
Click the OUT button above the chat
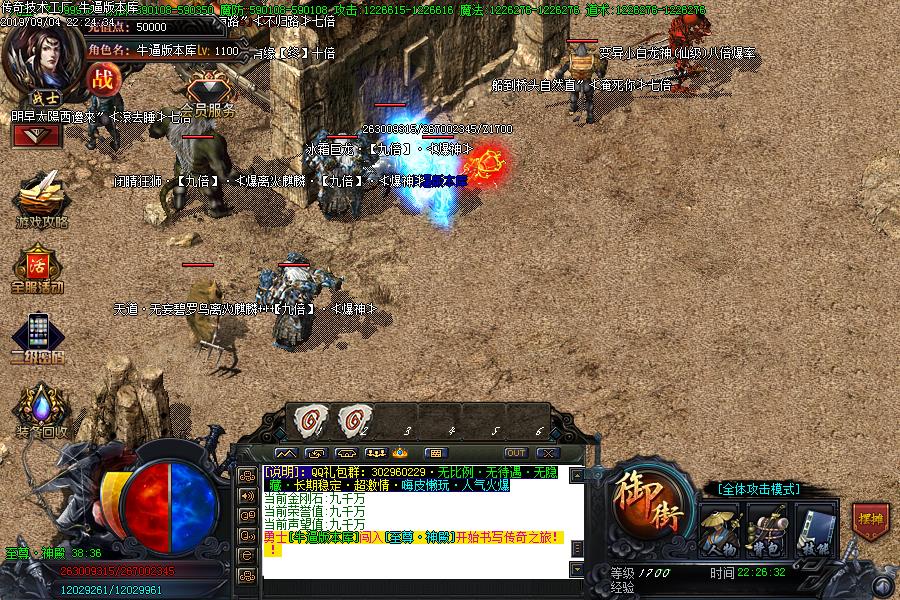coord(515,453)
